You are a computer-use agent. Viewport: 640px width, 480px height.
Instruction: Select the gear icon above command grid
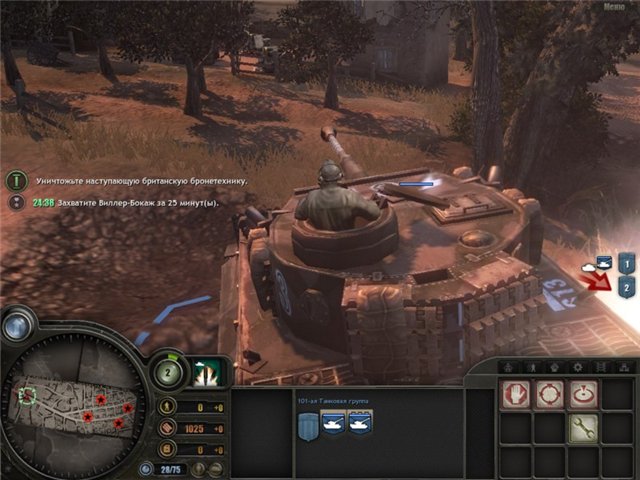(577, 367)
